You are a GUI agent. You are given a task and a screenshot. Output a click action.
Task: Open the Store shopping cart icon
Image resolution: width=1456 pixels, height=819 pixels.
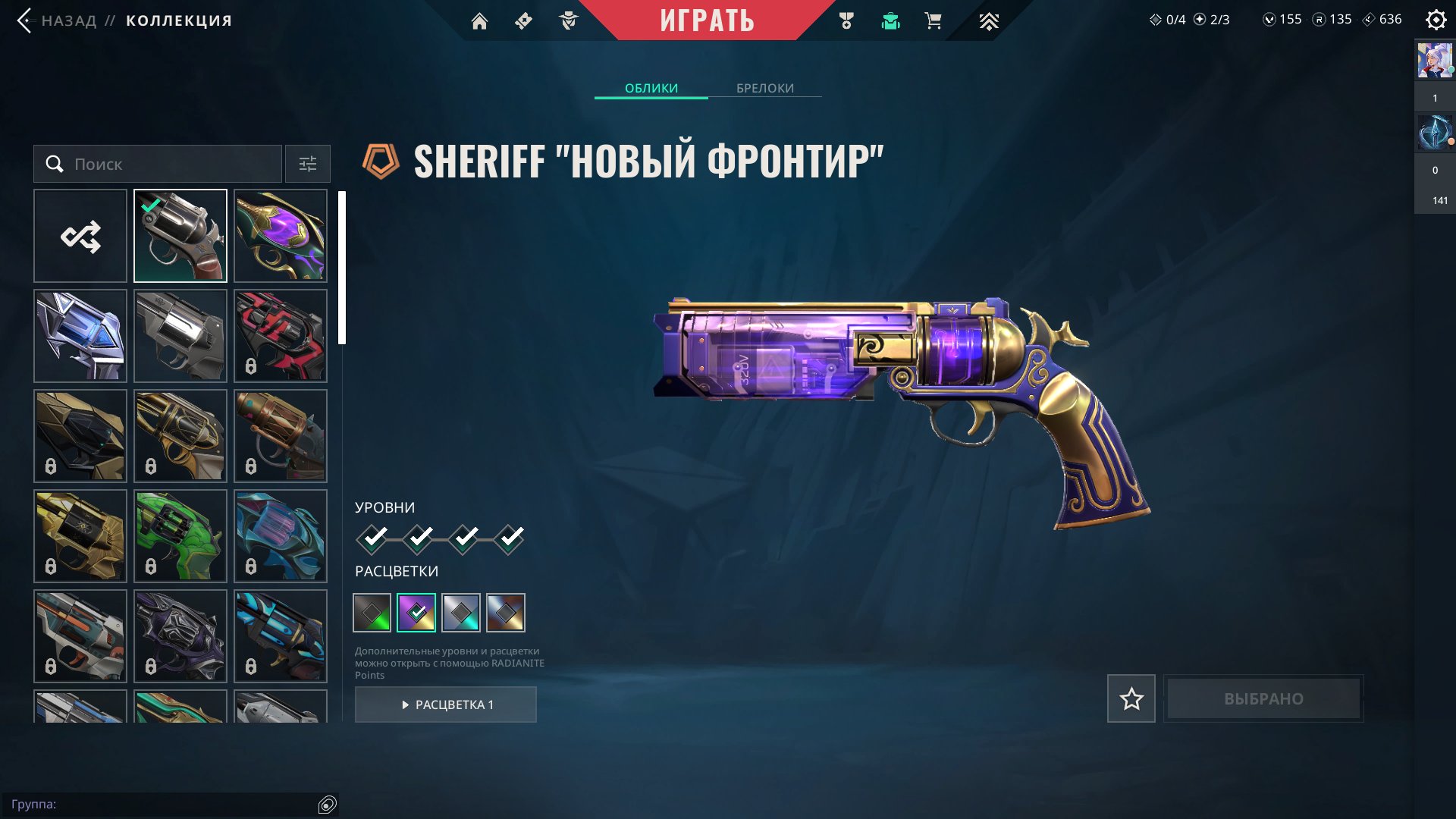point(933,20)
